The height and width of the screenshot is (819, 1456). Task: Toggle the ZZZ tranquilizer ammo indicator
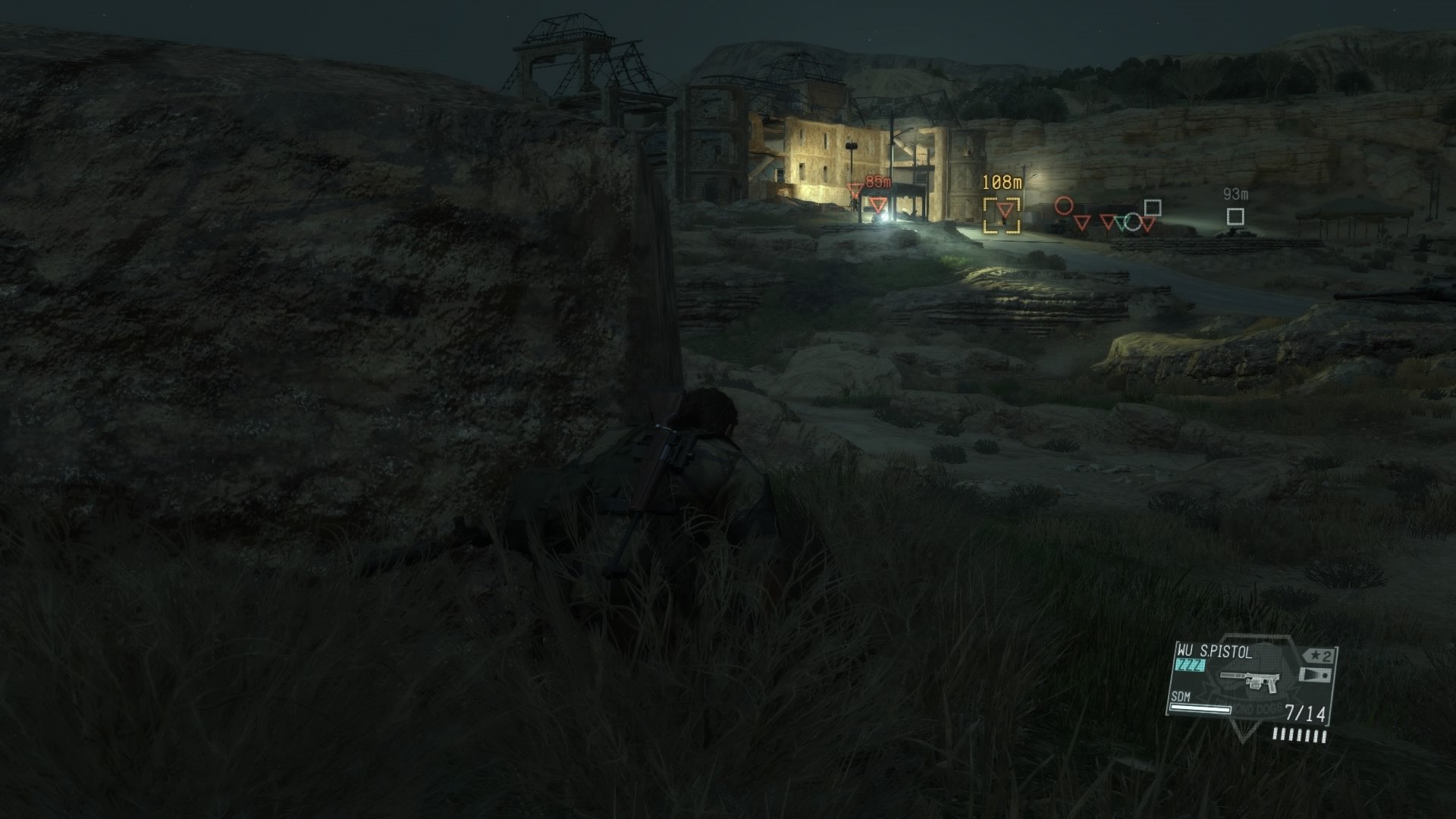coord(1190,664)
